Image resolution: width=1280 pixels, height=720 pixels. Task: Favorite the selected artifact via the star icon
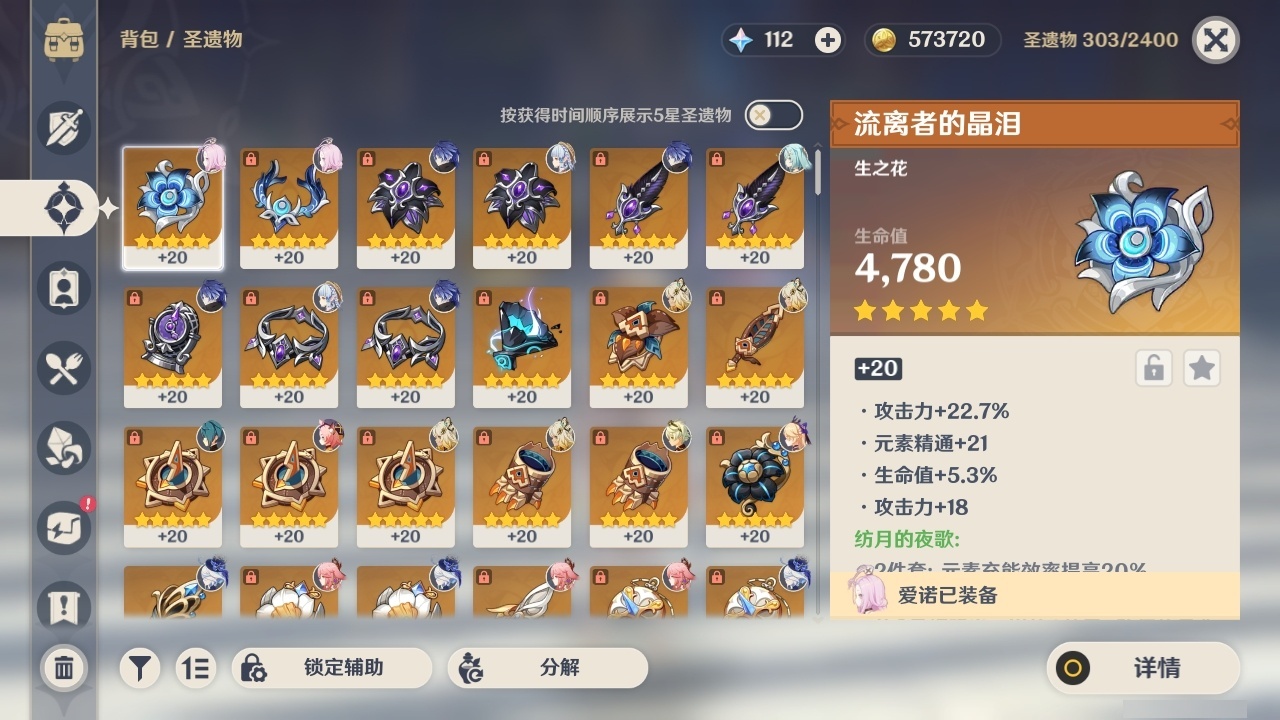(1201, 368)
